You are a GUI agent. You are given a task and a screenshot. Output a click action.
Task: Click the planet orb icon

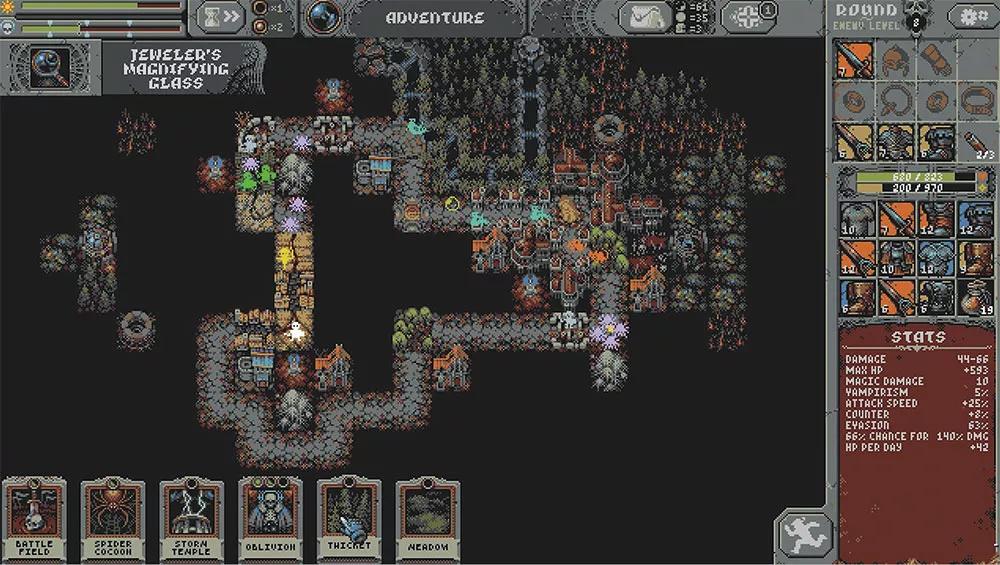(x=323, y=17)
